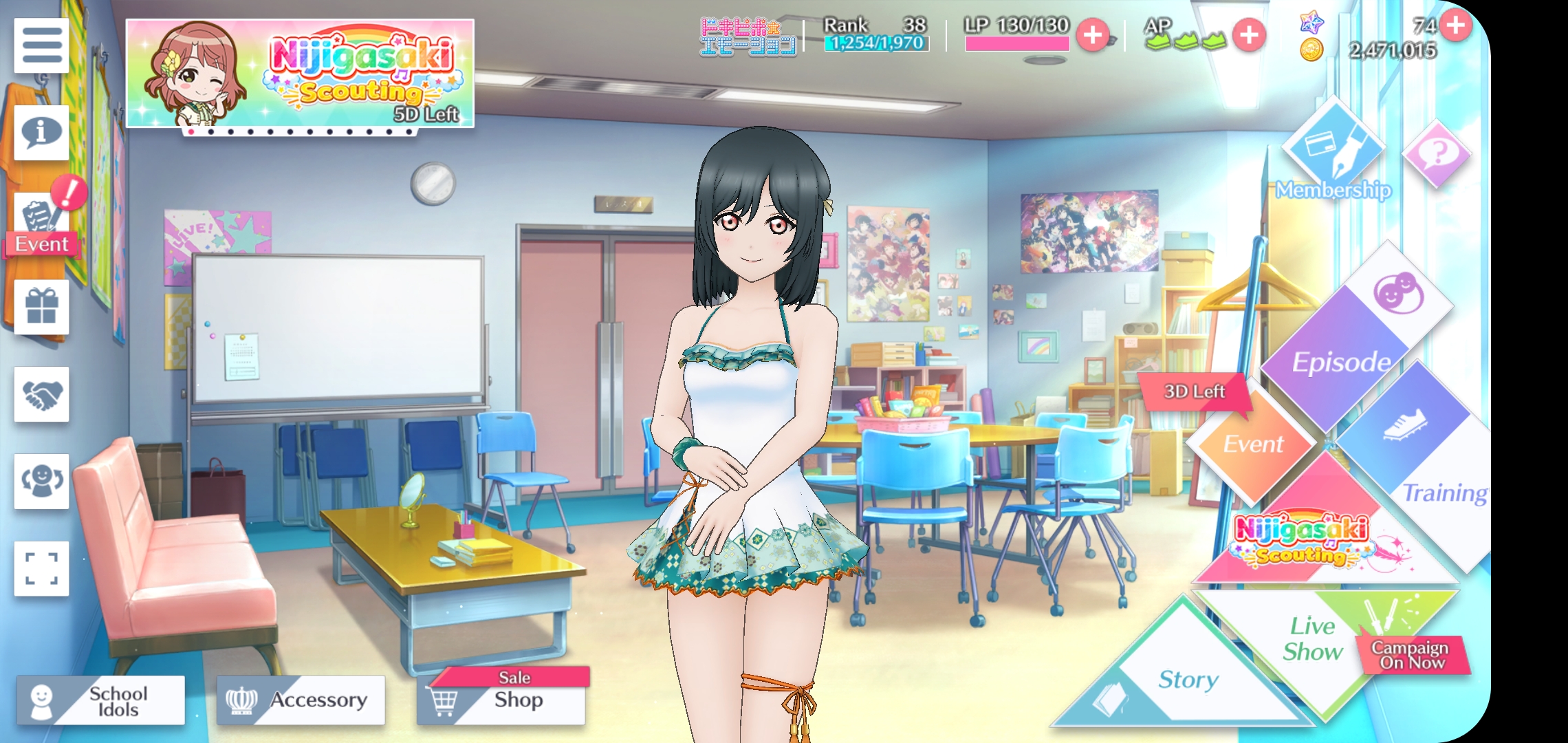Refill LP with the plus button
The width and height of the screenshot is (1568, 743).
[1092, 35]
